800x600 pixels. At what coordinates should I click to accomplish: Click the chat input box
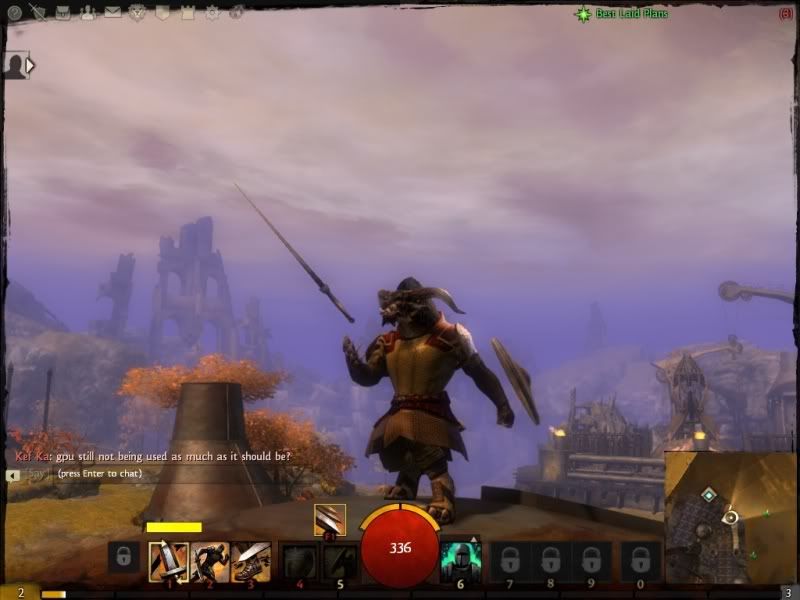[150, 473]
